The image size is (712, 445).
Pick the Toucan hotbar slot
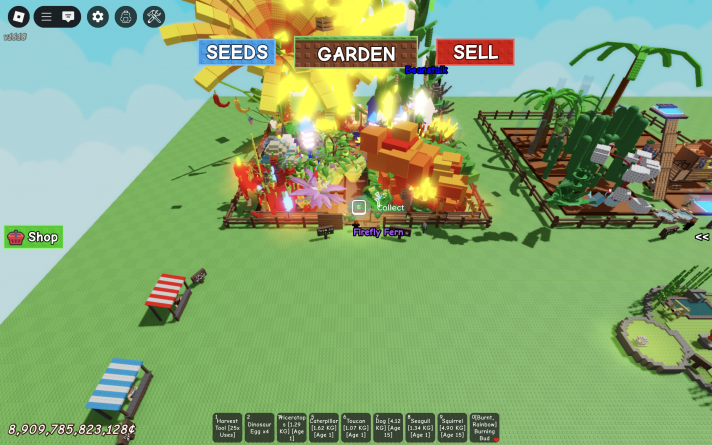[356, 428]
